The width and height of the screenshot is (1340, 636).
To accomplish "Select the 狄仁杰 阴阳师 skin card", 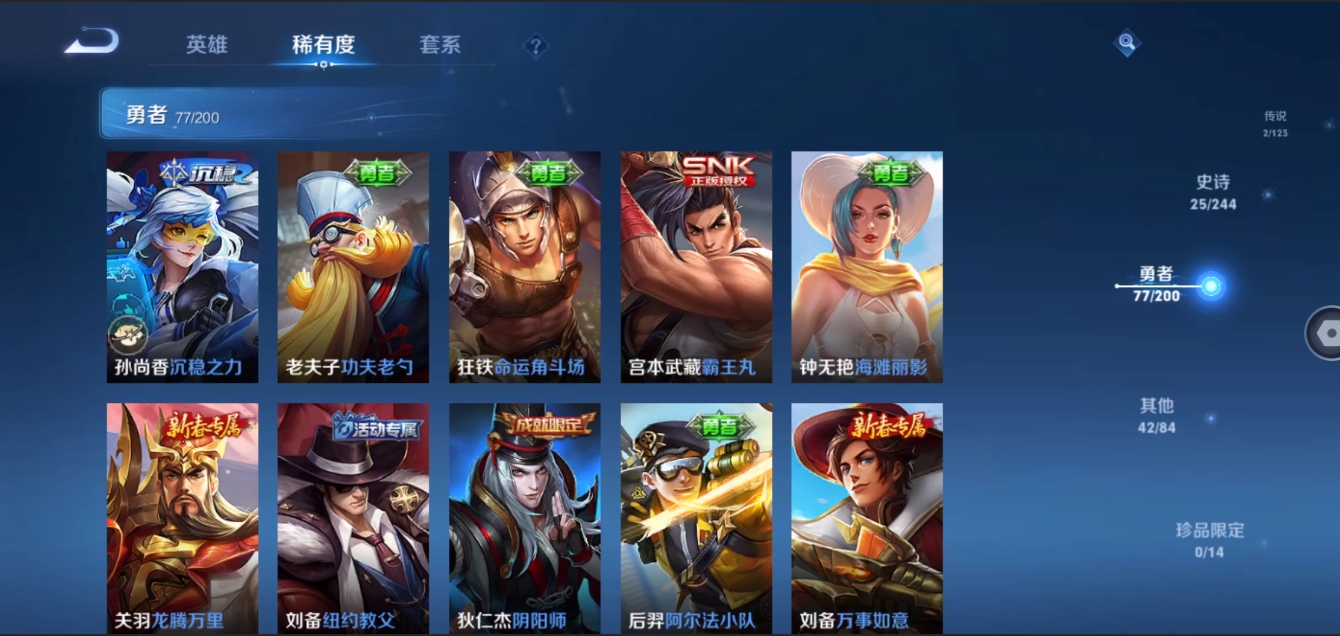I will pos(525,518).
